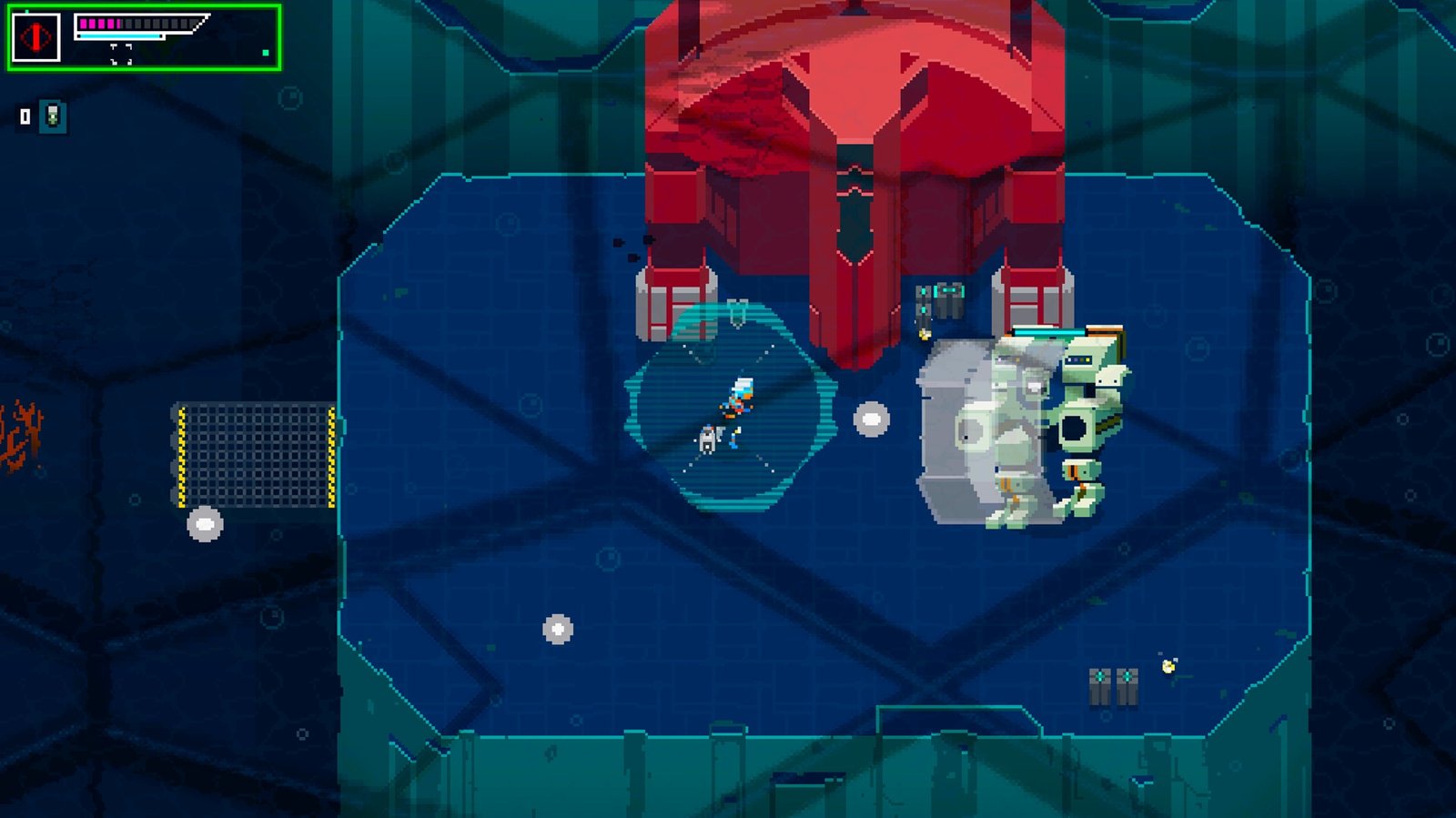Click the red eye ability icon in the HUD
This screenshot has width=1456, height=818.
36,35
